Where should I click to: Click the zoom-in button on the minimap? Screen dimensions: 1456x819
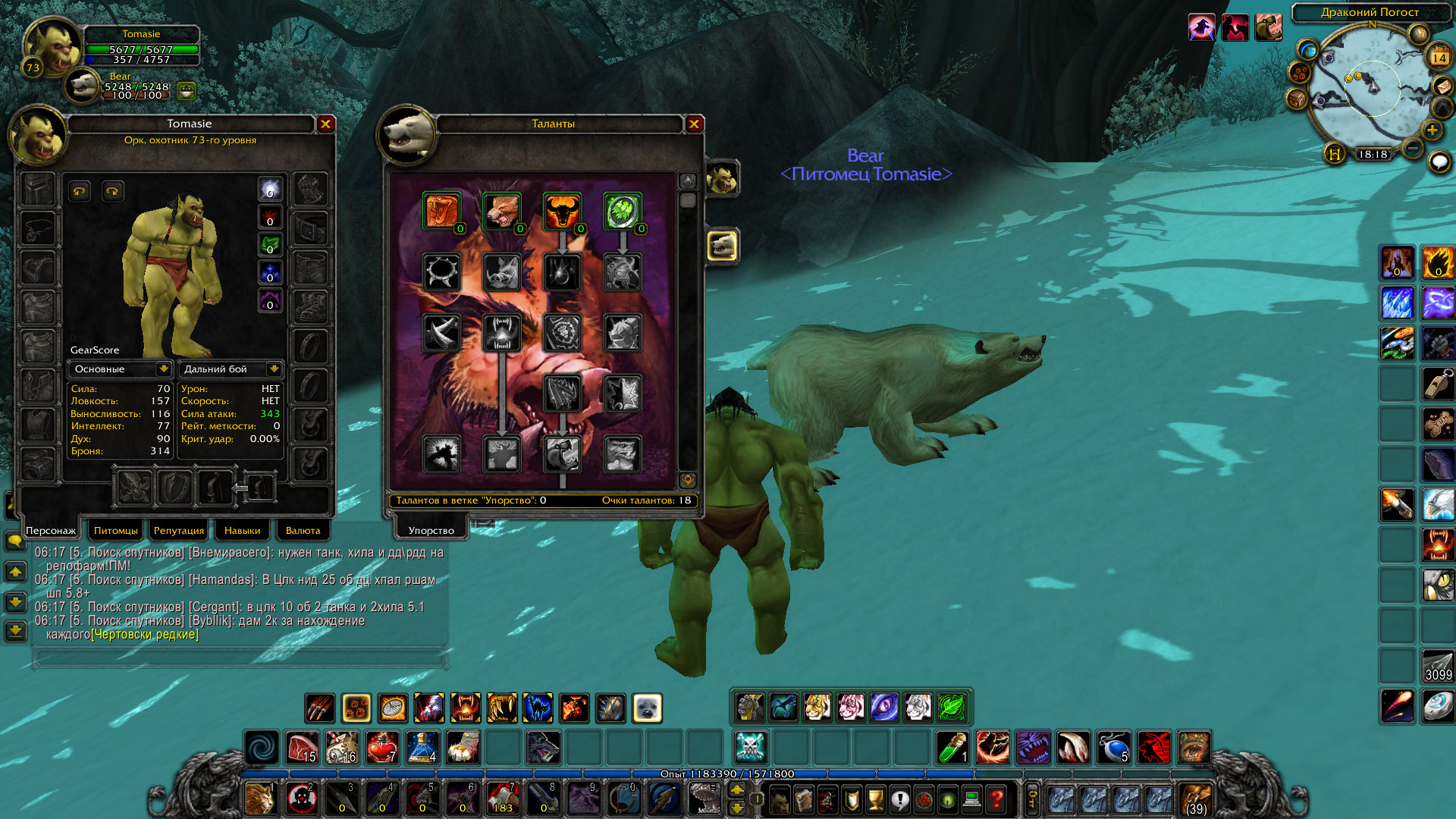(x=1432, y=130)
